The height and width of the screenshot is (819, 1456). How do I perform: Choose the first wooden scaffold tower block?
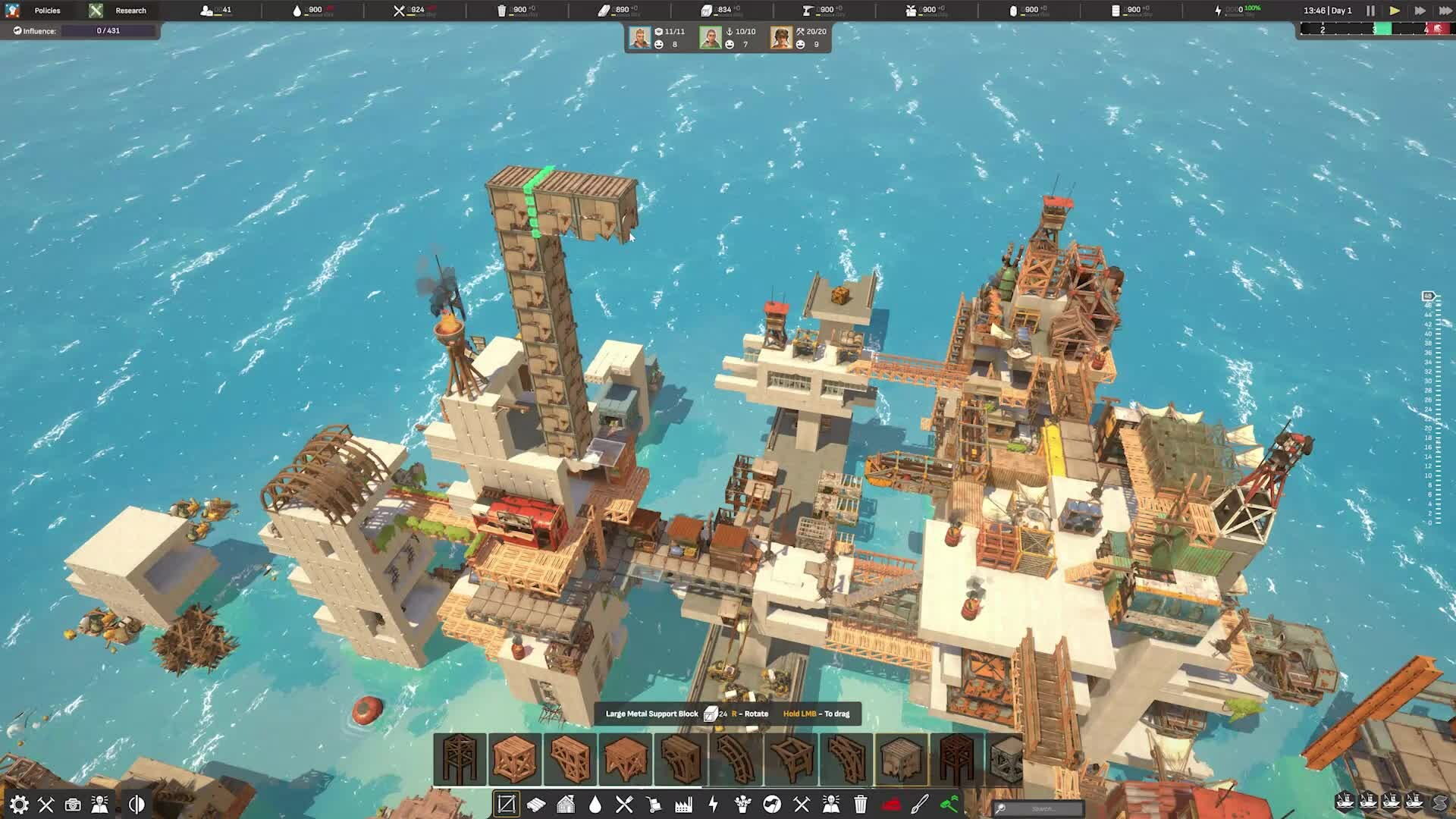tap(460, 758)
